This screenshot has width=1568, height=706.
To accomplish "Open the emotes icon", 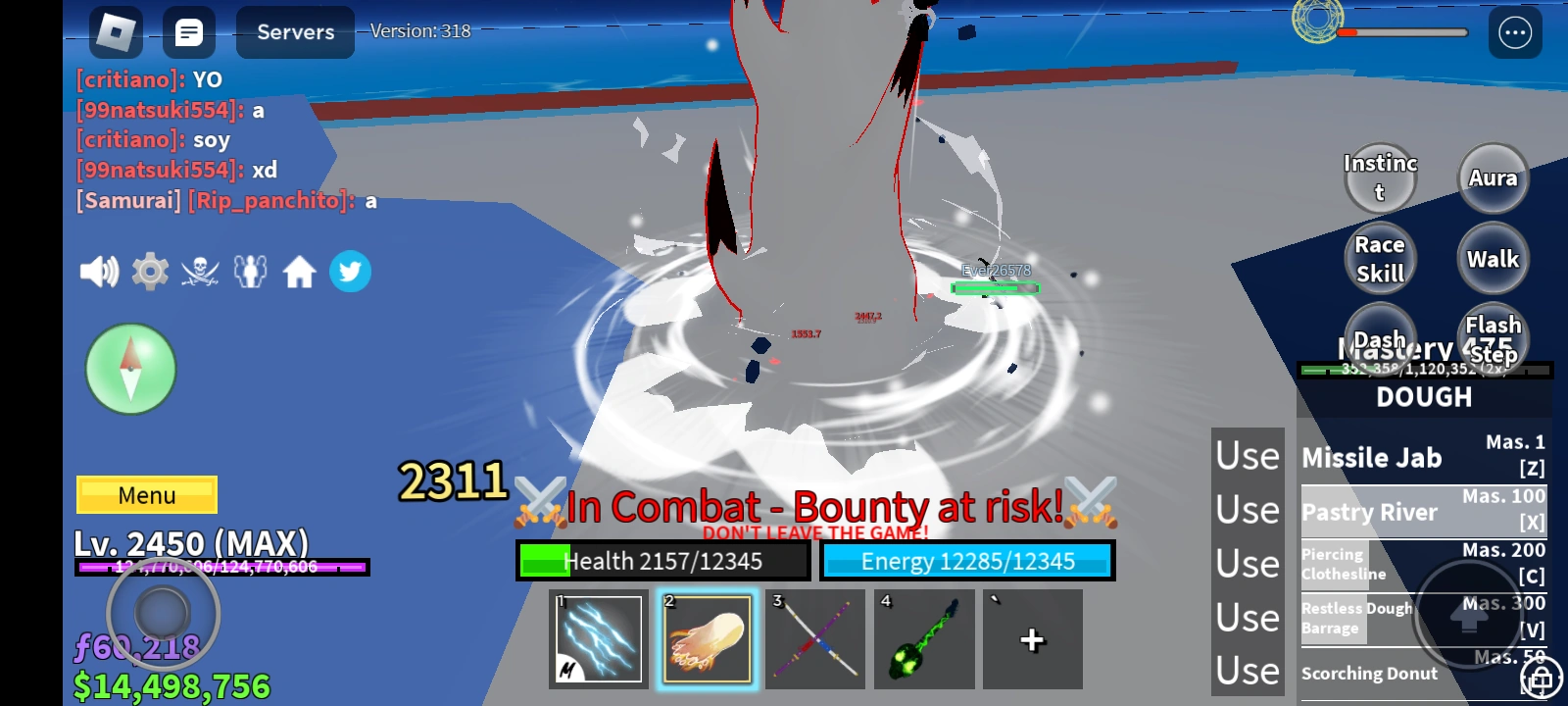I will click(x=251, y=271).
